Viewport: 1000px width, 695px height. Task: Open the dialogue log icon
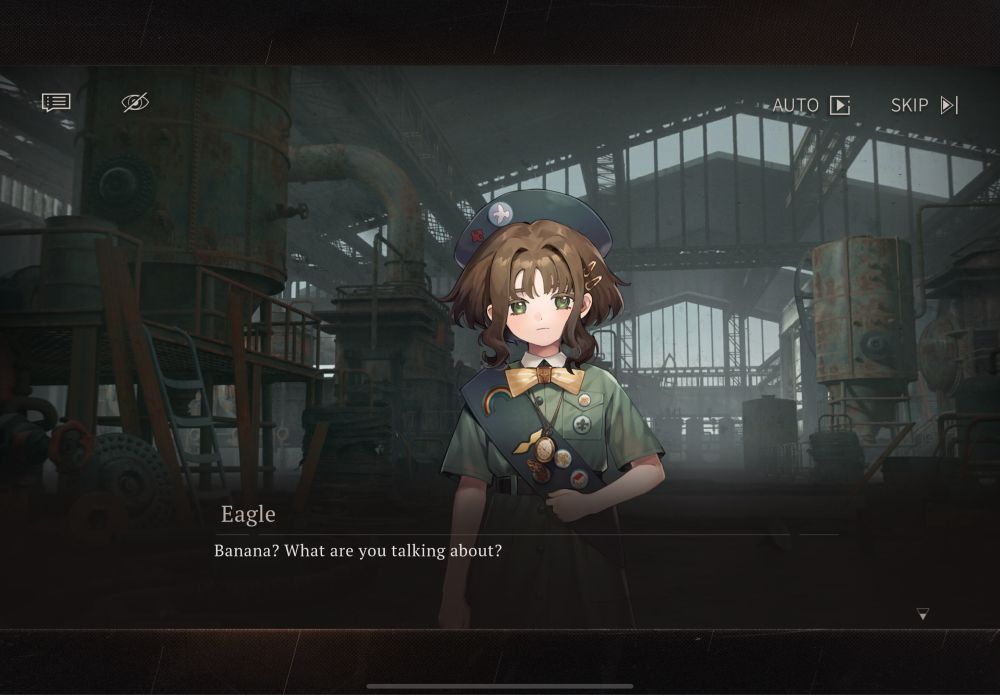[x=56, y=102]
